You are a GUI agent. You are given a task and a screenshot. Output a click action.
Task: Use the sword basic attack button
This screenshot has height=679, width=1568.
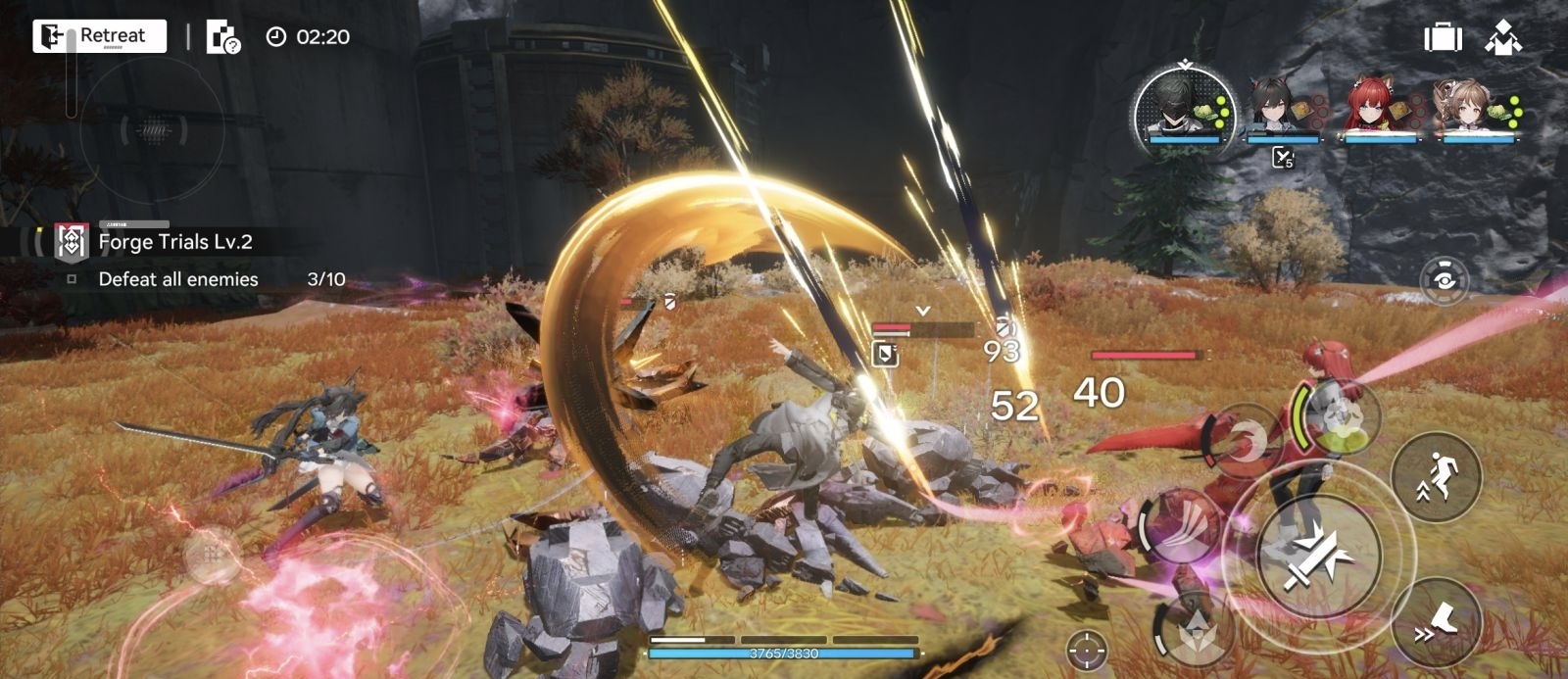coord(1318,558)
